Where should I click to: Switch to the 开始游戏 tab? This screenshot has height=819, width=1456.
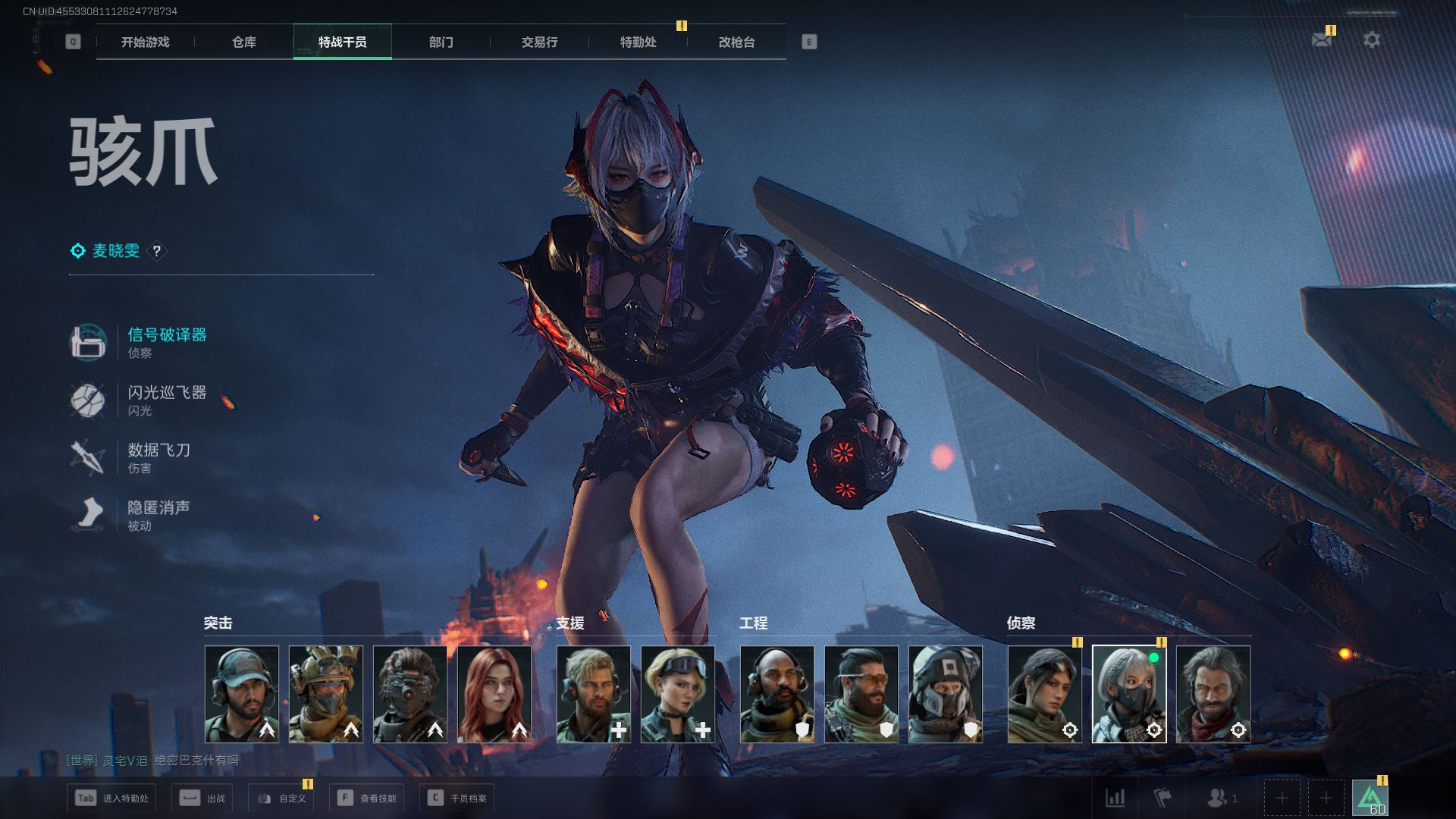pyautogui.click(x=145, y=42)
